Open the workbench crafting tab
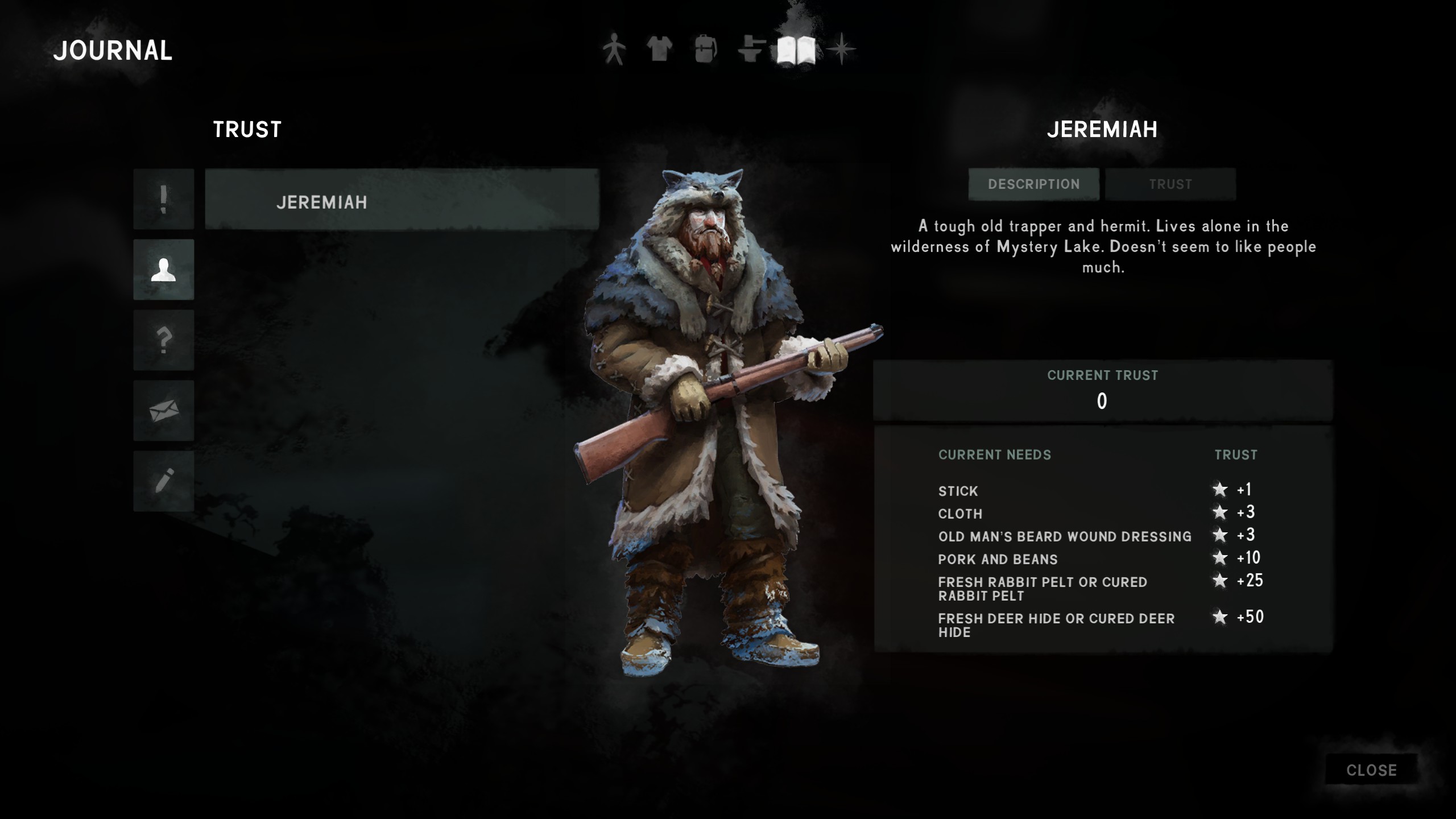This screenshot has width=1456, height=819. [x=751, y=49]
